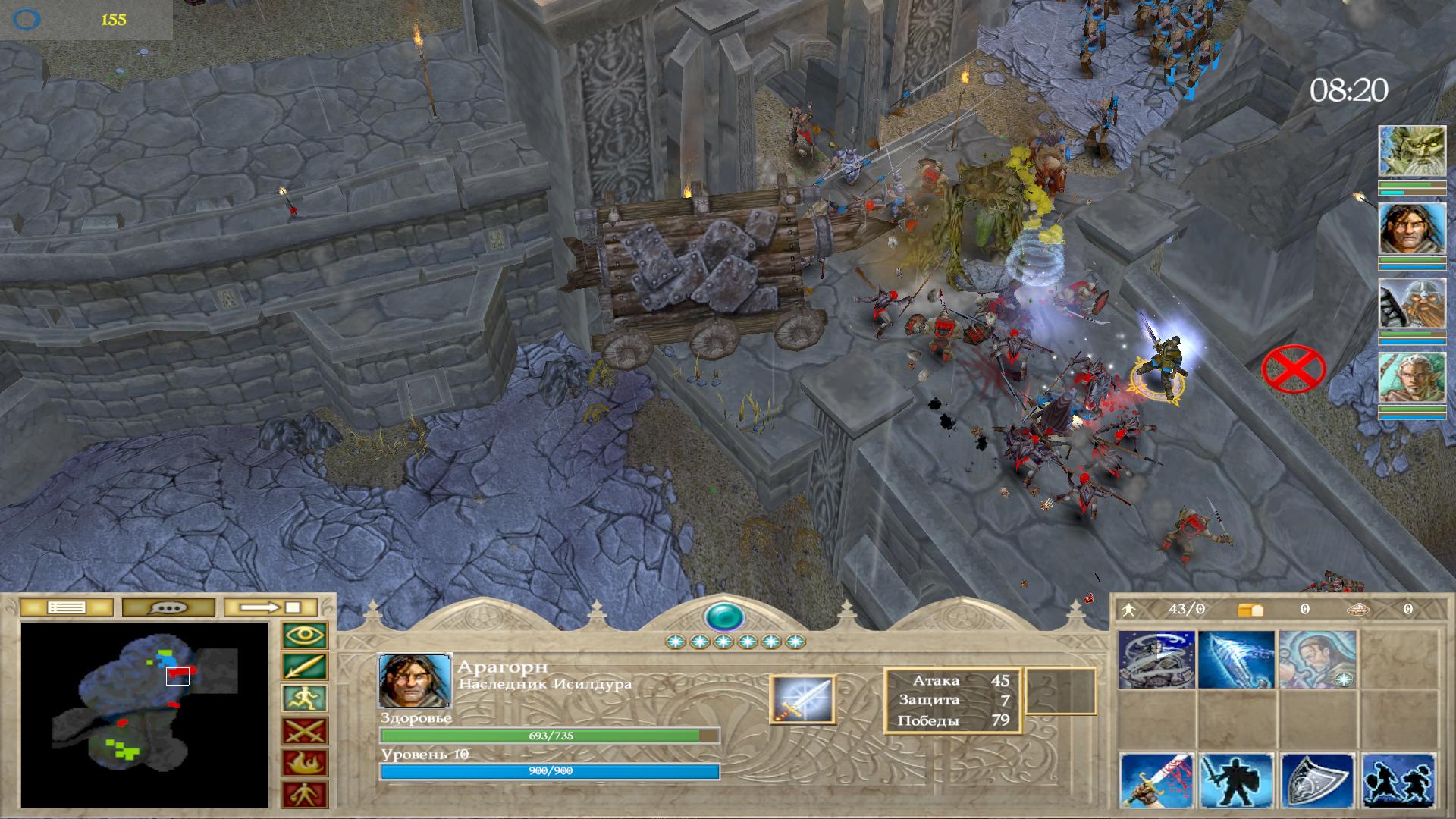The image size is (1456, 819).
Task: Click the standing figure stance icon
Action: click(x=305, y=795)
